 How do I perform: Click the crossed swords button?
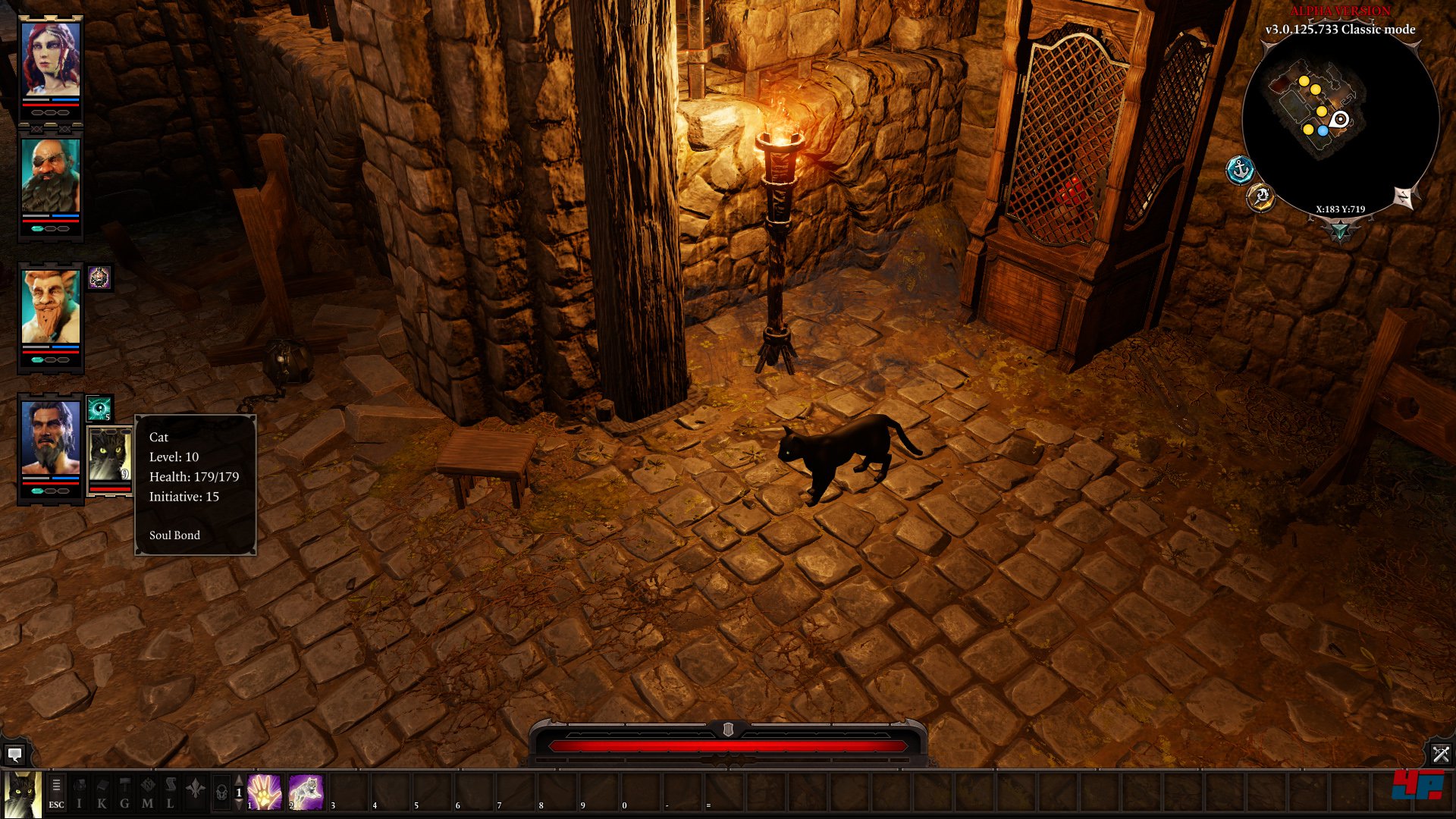click(1440, 754)
